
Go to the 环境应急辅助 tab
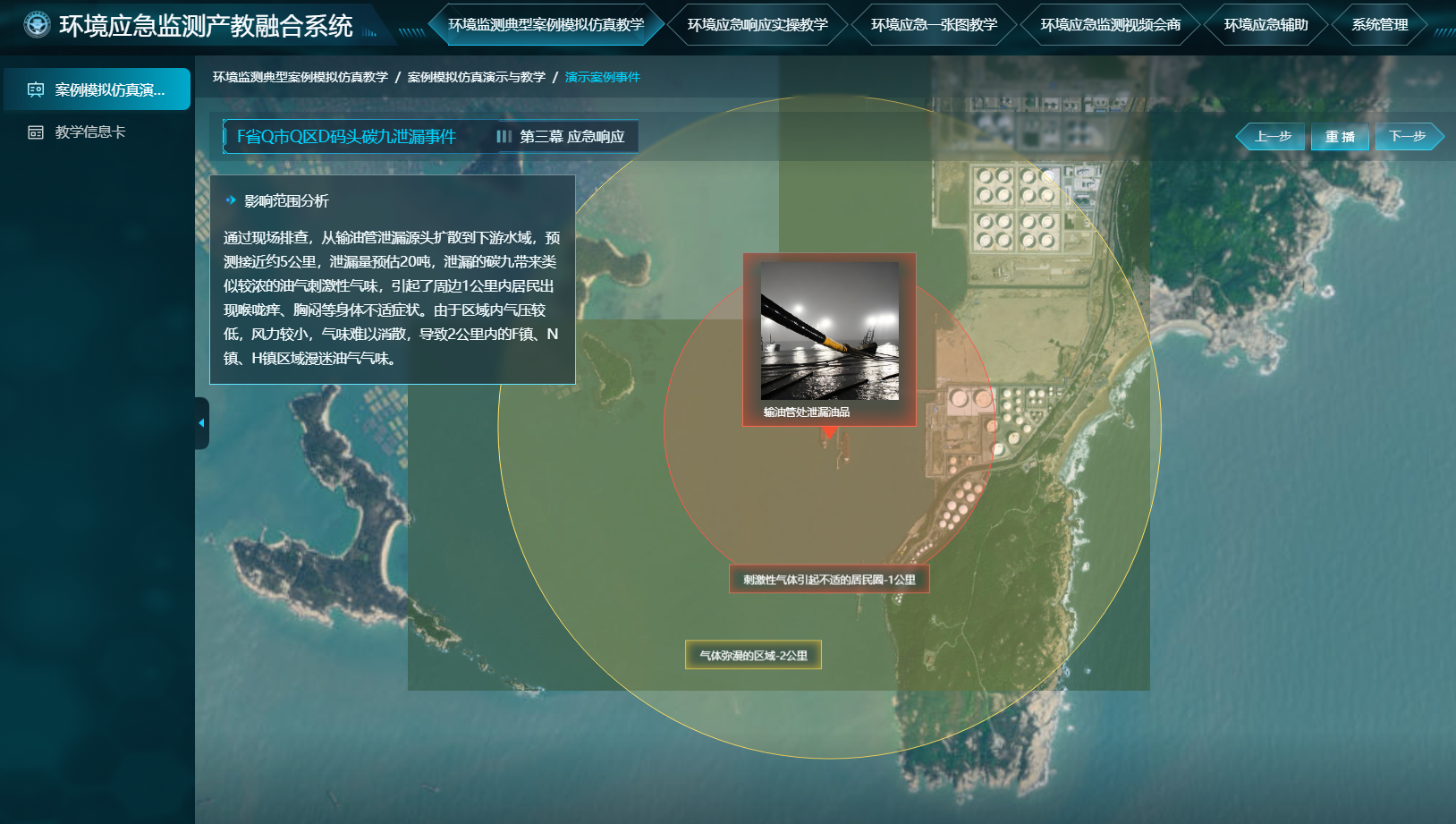point(1266,25)
